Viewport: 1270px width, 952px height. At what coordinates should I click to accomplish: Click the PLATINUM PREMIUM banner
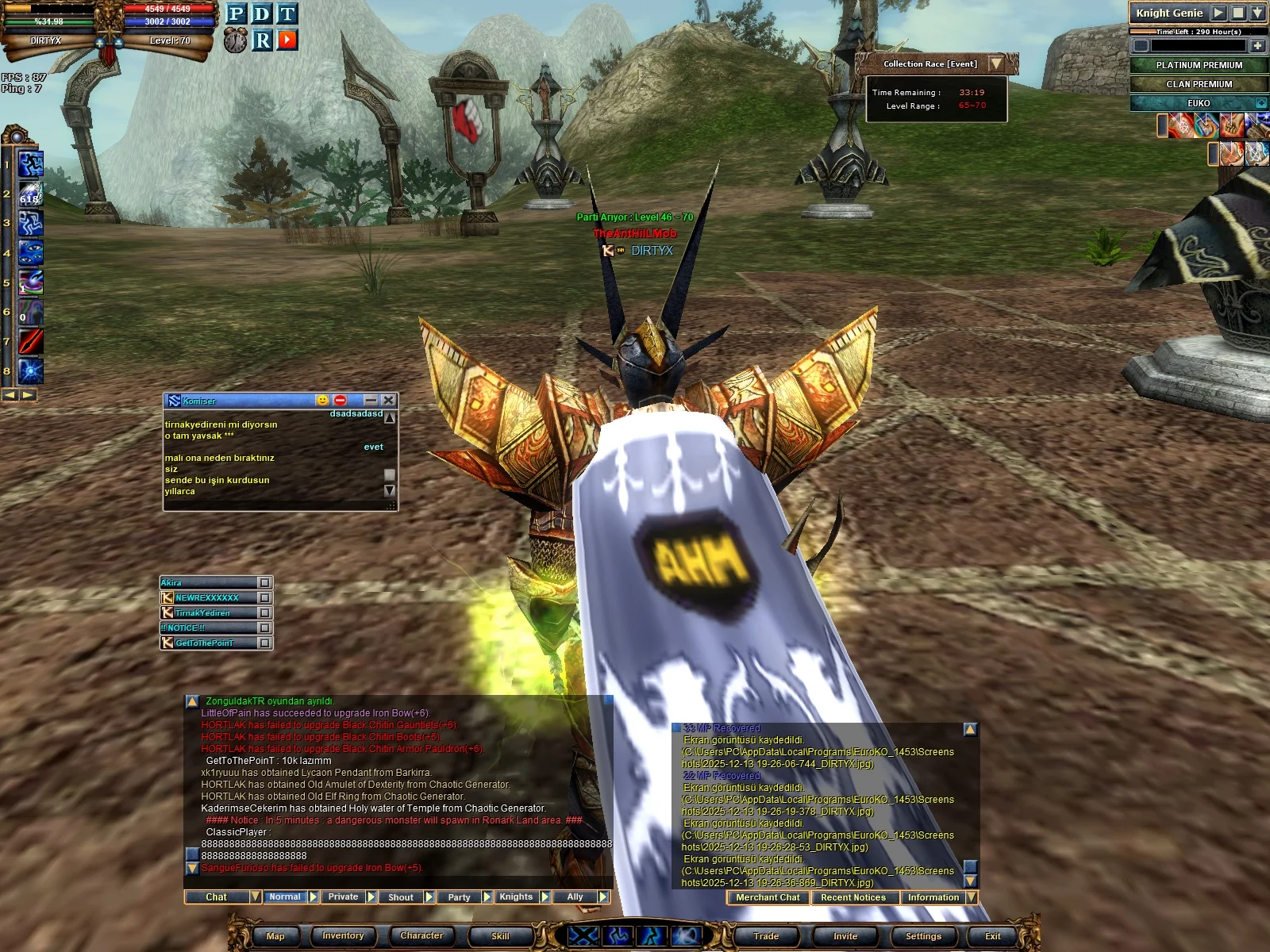click(1199, 65)
